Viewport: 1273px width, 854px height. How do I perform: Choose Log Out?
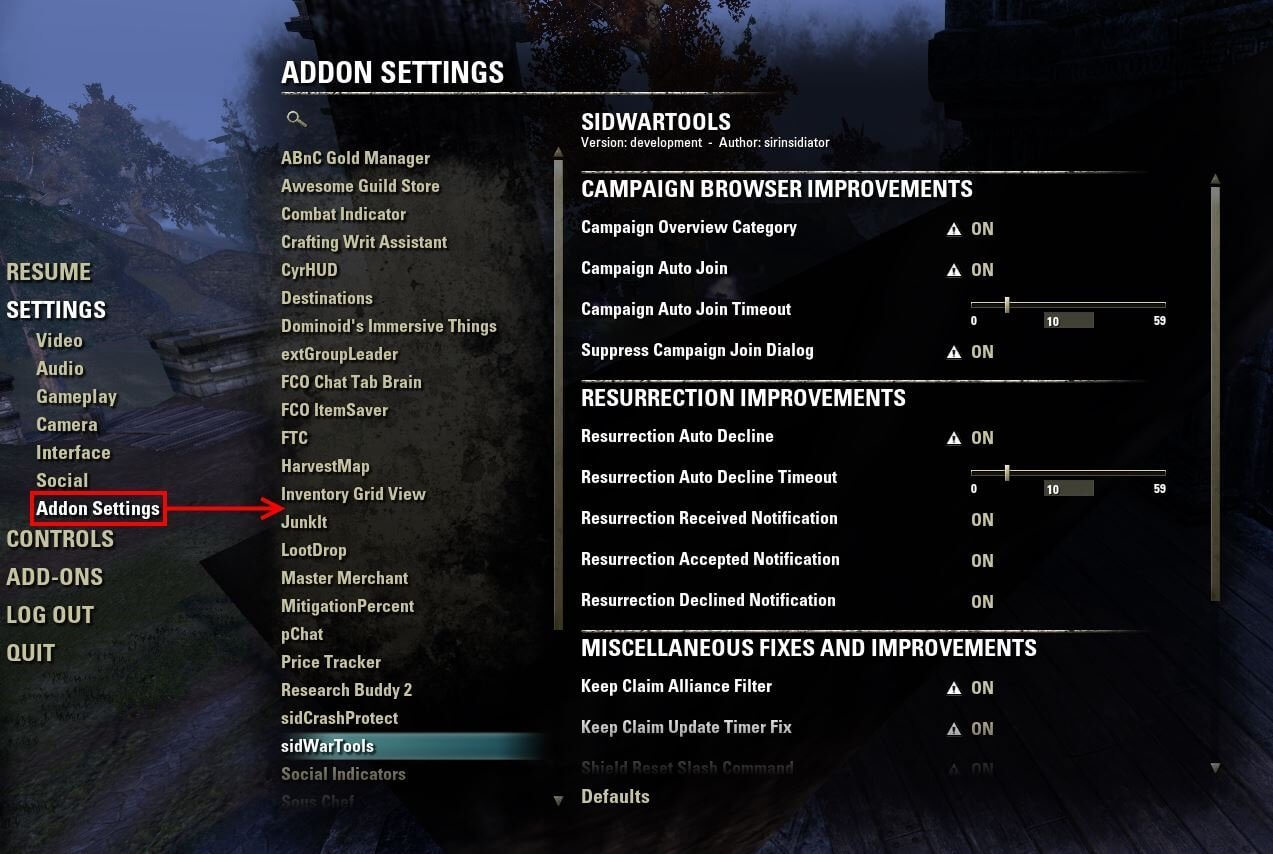(50, 615)
